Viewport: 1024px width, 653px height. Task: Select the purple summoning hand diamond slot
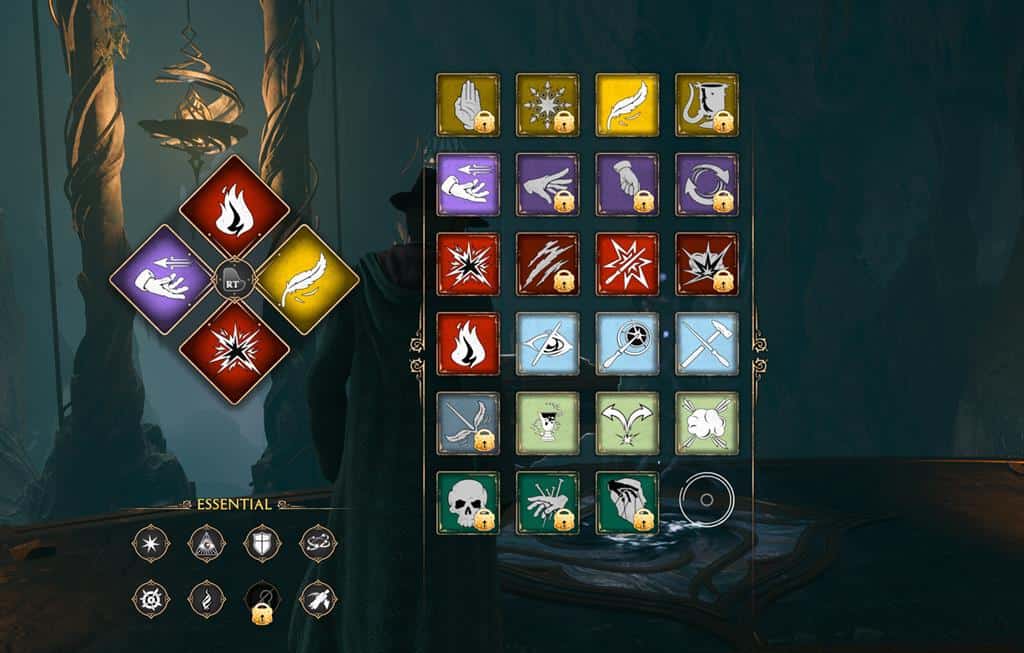pos(161,280)
